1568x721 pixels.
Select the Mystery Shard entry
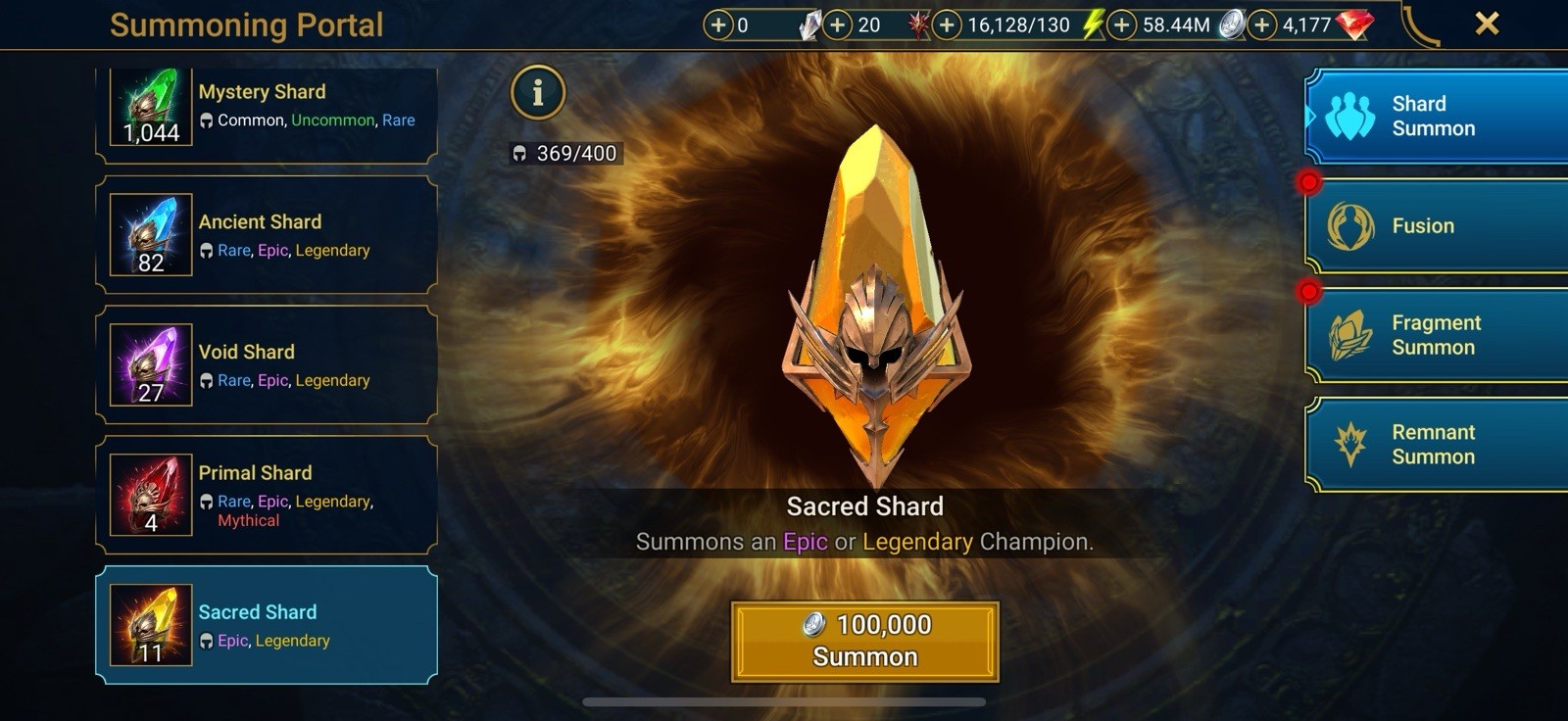pyautogui.click(x=266, y=108)
